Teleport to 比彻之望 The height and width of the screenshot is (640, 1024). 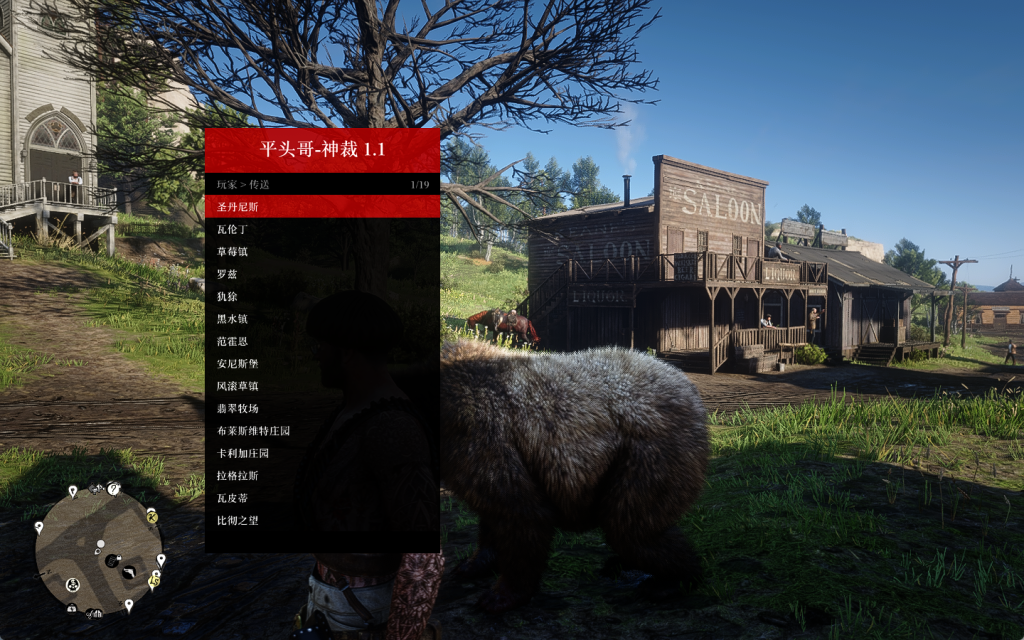[322, 521]
